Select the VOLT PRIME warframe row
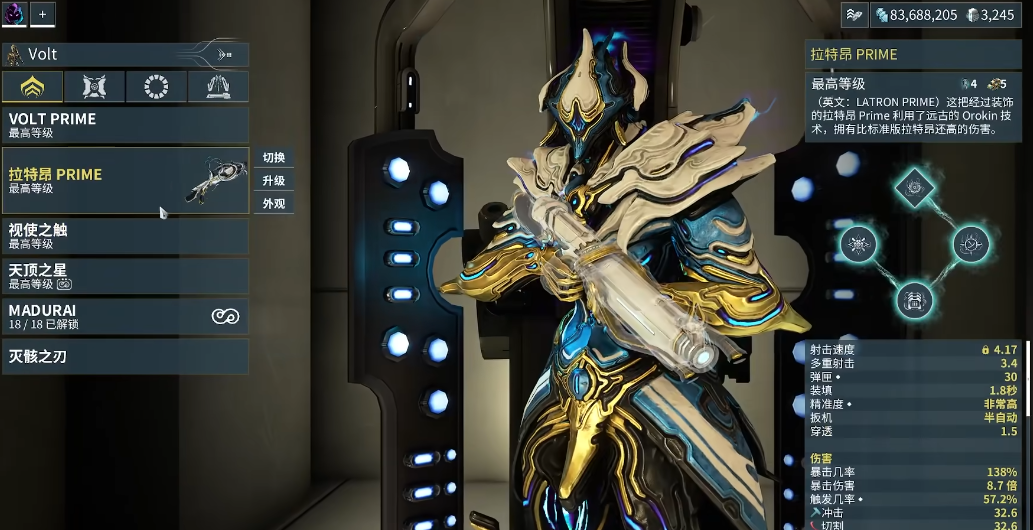Image resolution: width=1033 pixels, height=530 pixels. [x=125, y=125]
